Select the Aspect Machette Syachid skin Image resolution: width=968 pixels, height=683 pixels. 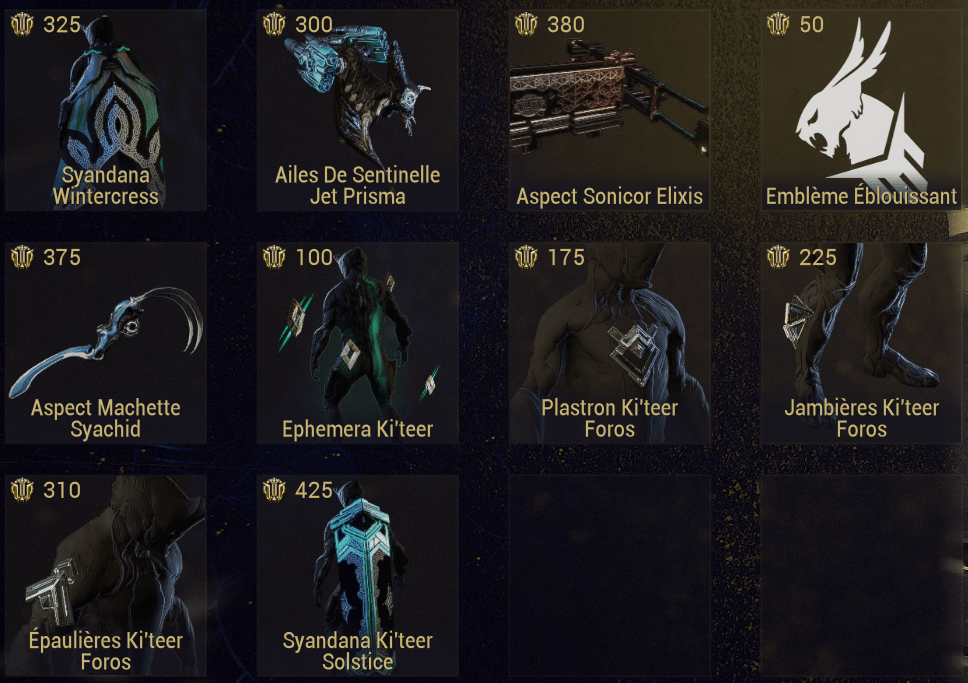coord(105,343)
